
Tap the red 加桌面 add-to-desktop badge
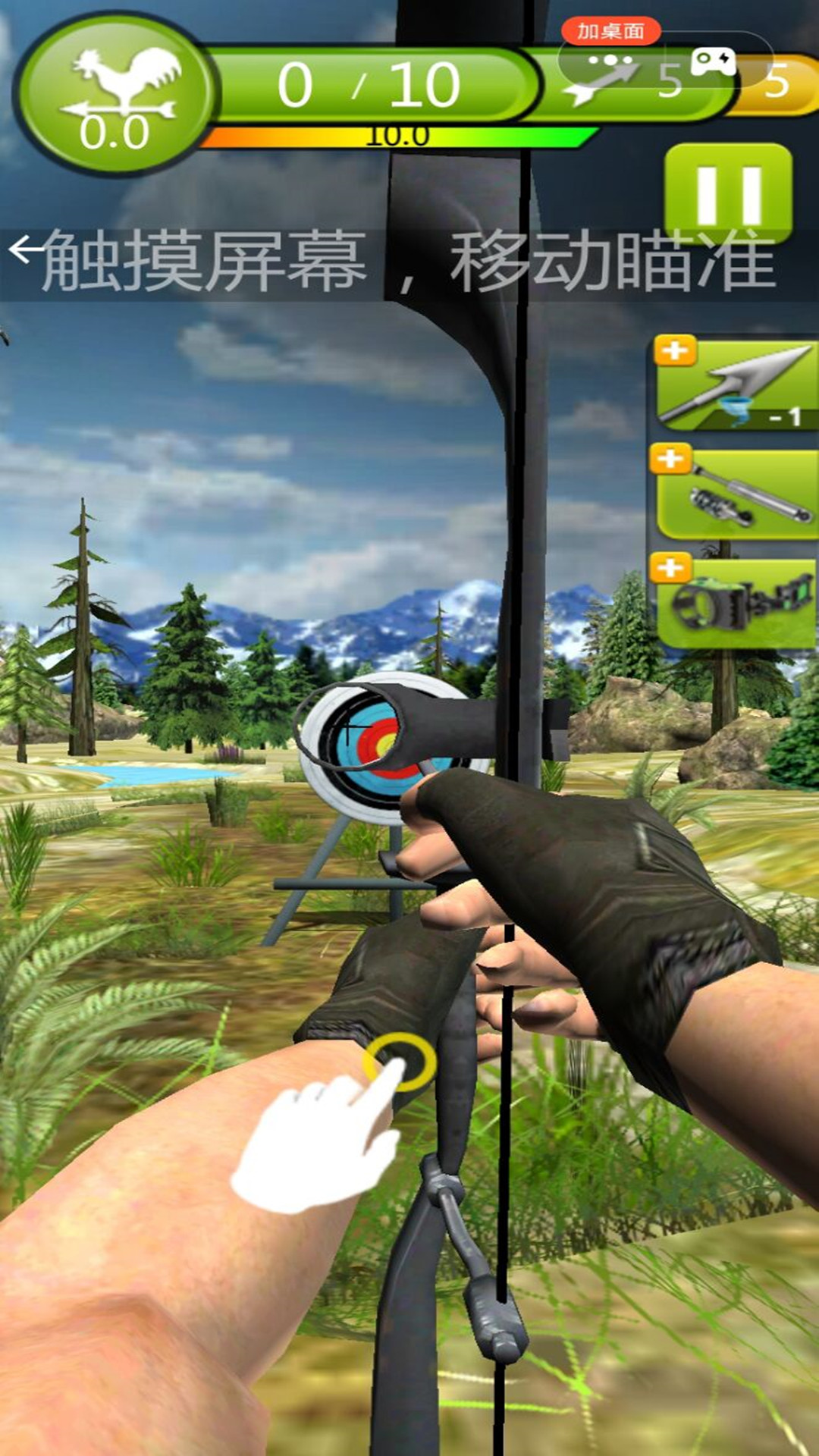point(610,31)
